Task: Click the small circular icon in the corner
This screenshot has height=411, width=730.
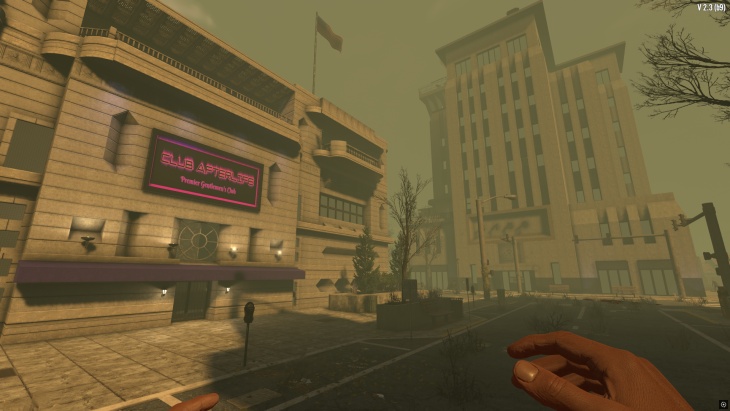Action: [723, 404]
